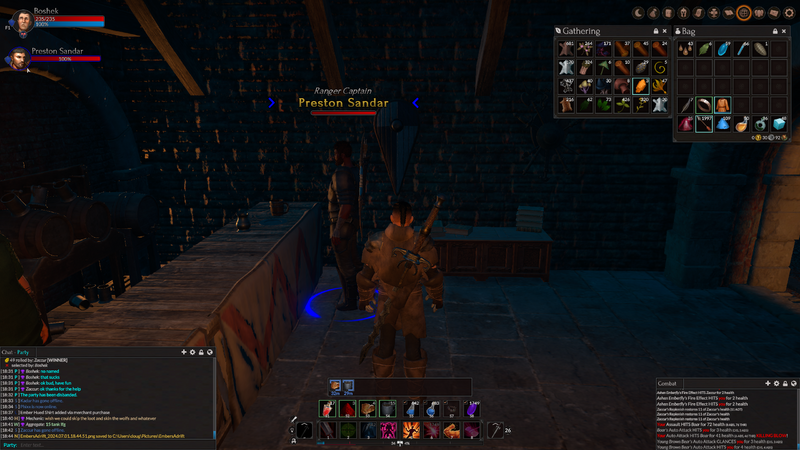Open chat window settings gear
Image resolution: width=800 pixels, height=450 pixels.
[192, 352]
